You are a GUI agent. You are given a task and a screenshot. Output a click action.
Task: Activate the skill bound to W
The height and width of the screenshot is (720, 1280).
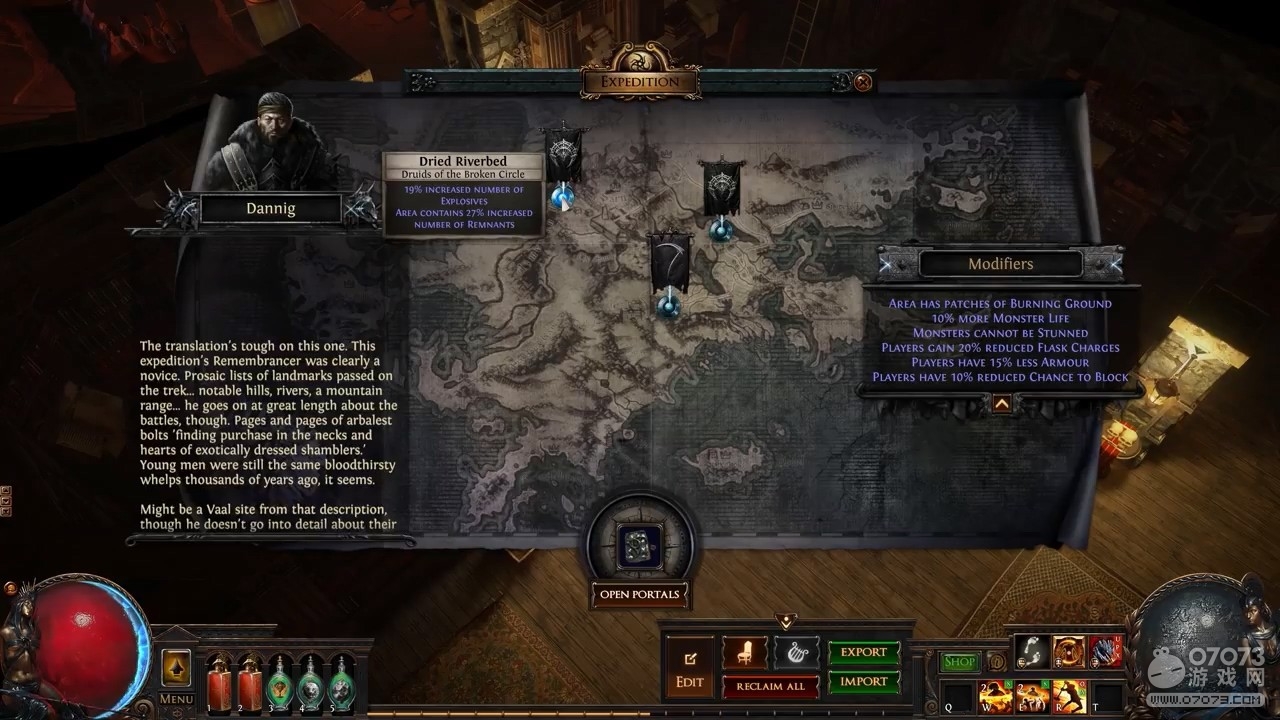pos(995,695)
